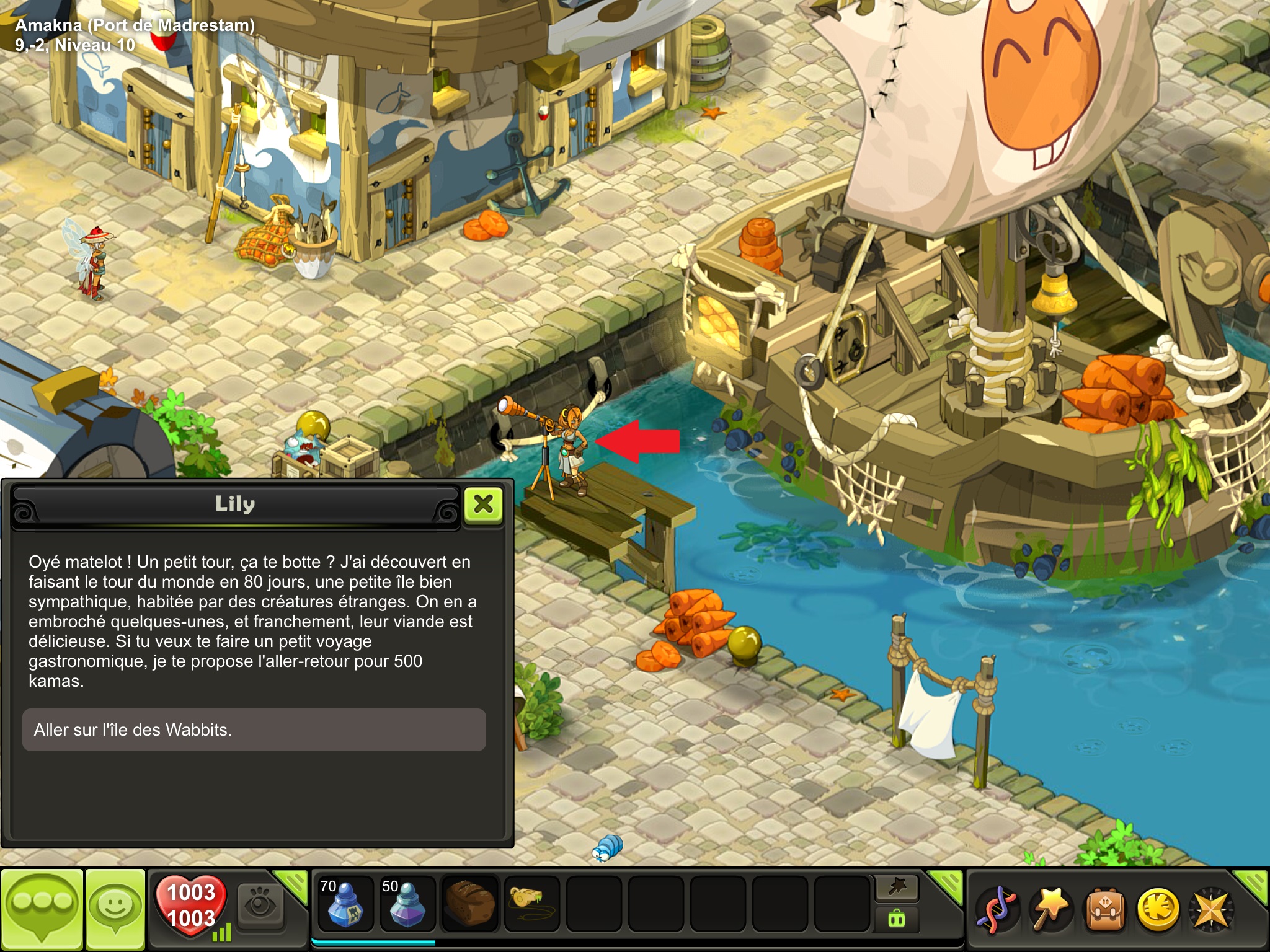Open the gold kama coin shop
The width and height of the screenshot is (1270, 952).
[x=1158, y=909]
